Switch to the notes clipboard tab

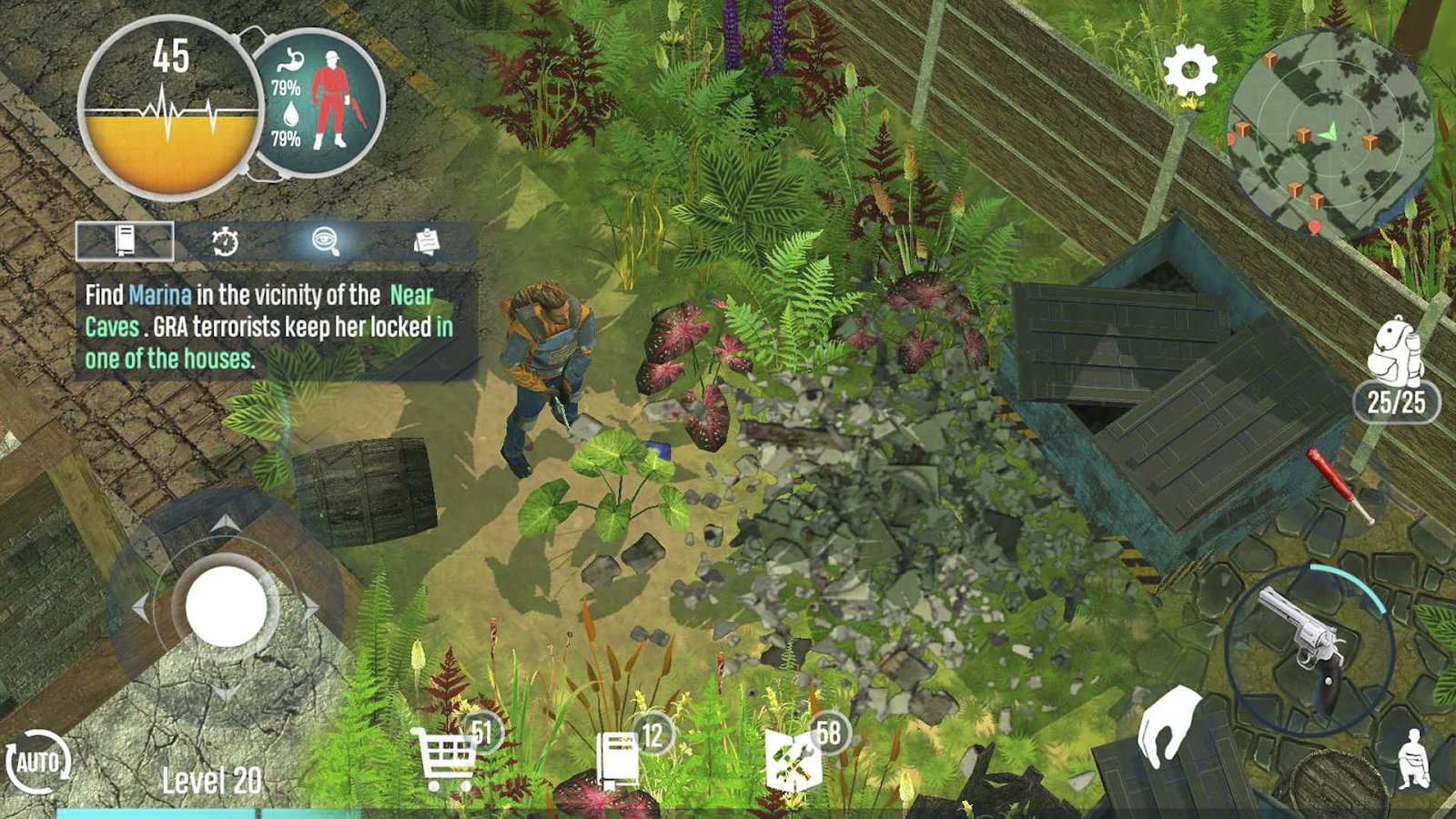(426, 241)
